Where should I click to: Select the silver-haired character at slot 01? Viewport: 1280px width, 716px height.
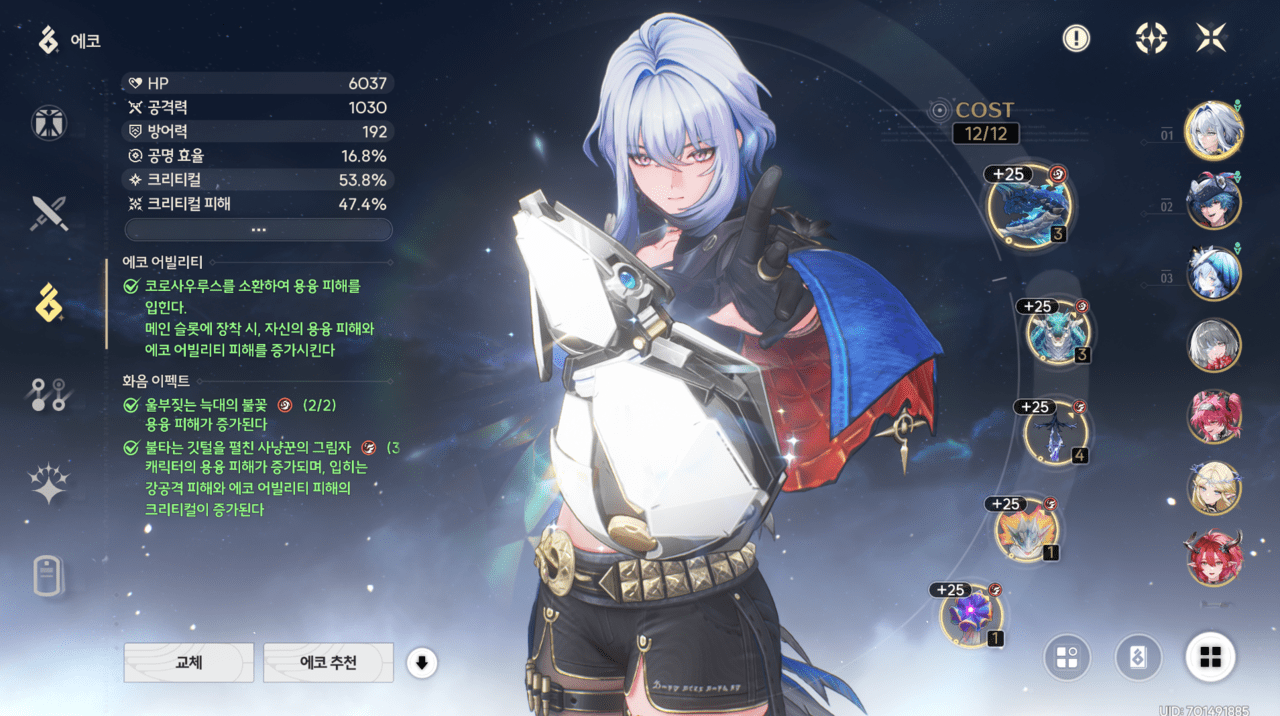click(1214, 131)
